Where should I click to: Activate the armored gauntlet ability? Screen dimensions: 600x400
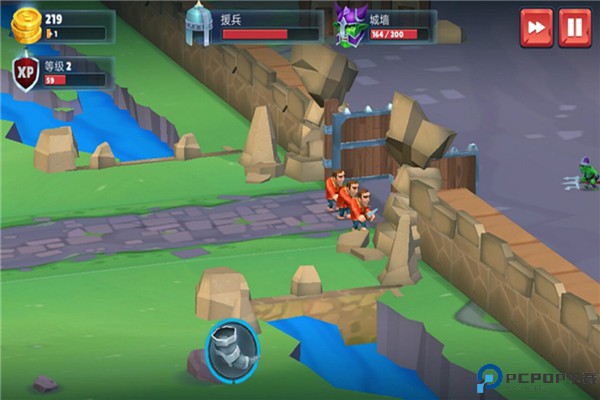(233, 348)
